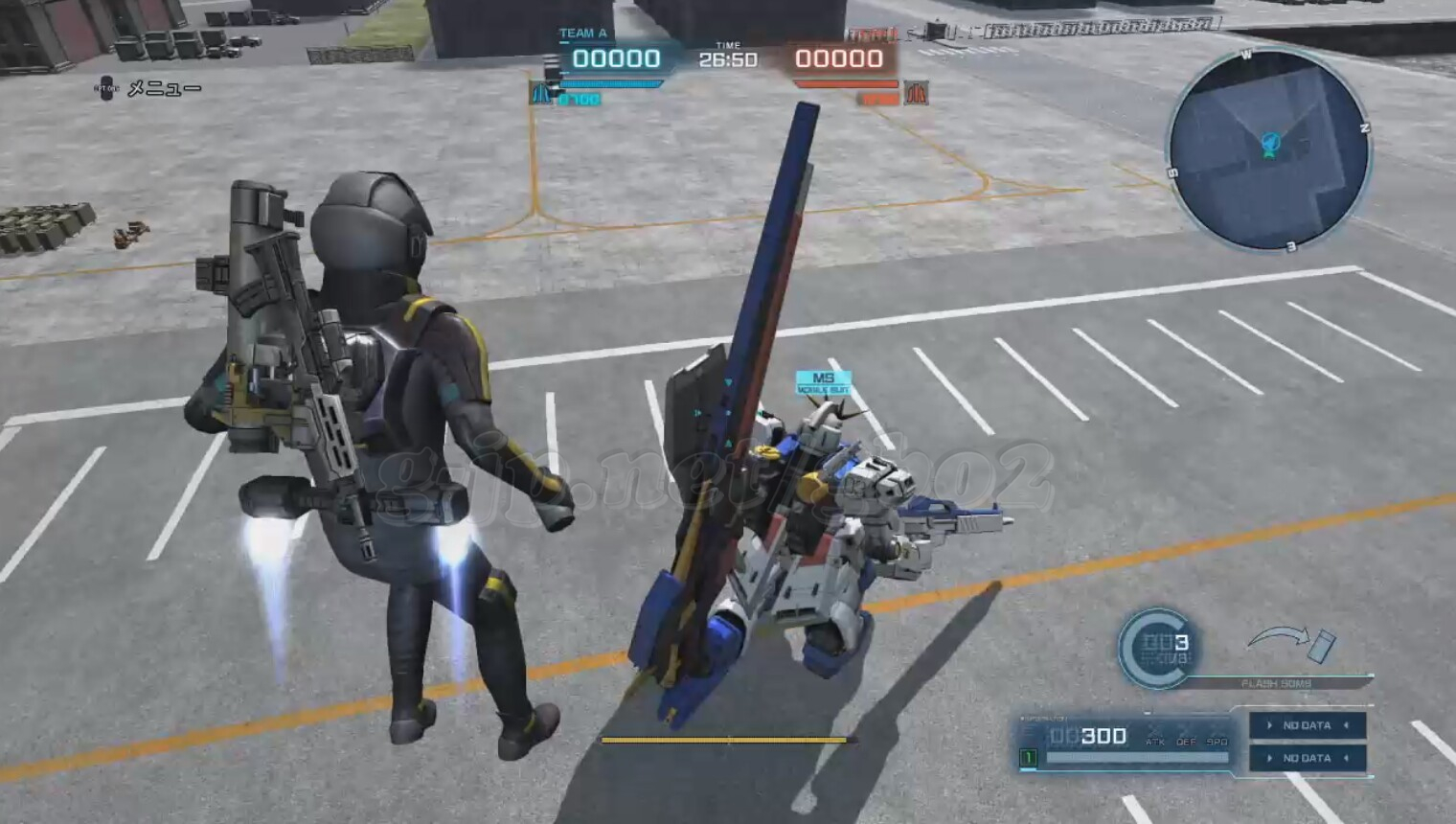Open the メニュー menu
Screen dimensions: 1456x824
149,89
